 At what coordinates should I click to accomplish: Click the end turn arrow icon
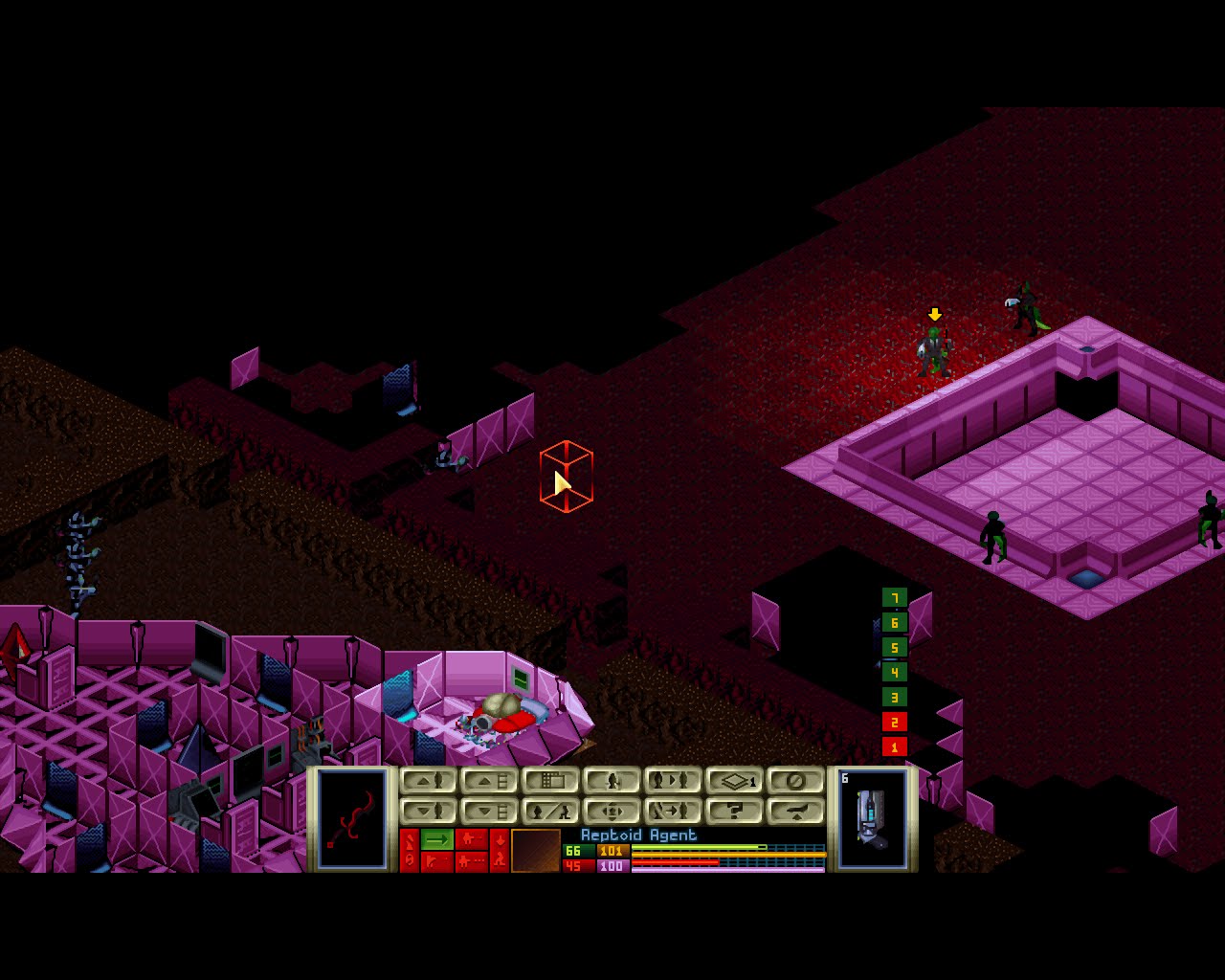click(796, 812)
